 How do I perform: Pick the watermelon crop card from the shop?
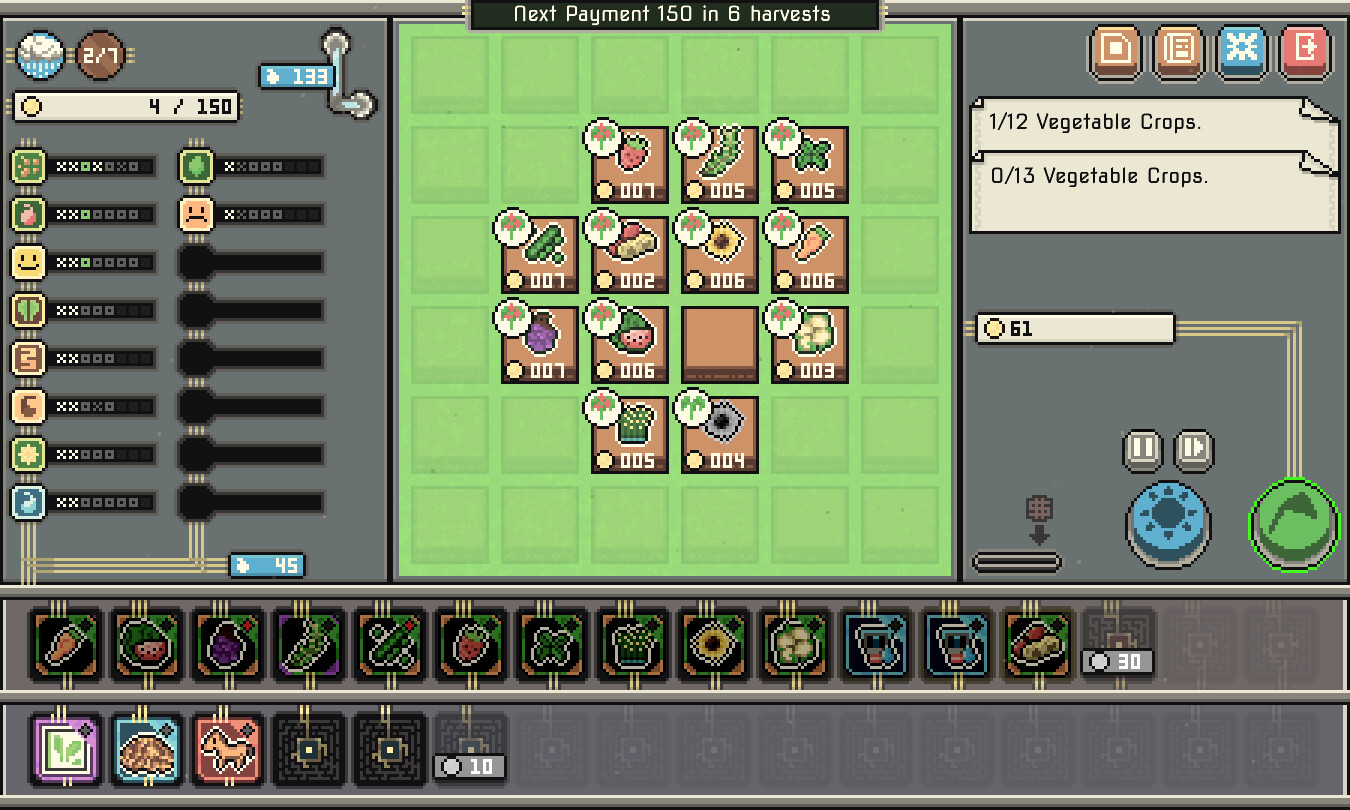point(147,647)
